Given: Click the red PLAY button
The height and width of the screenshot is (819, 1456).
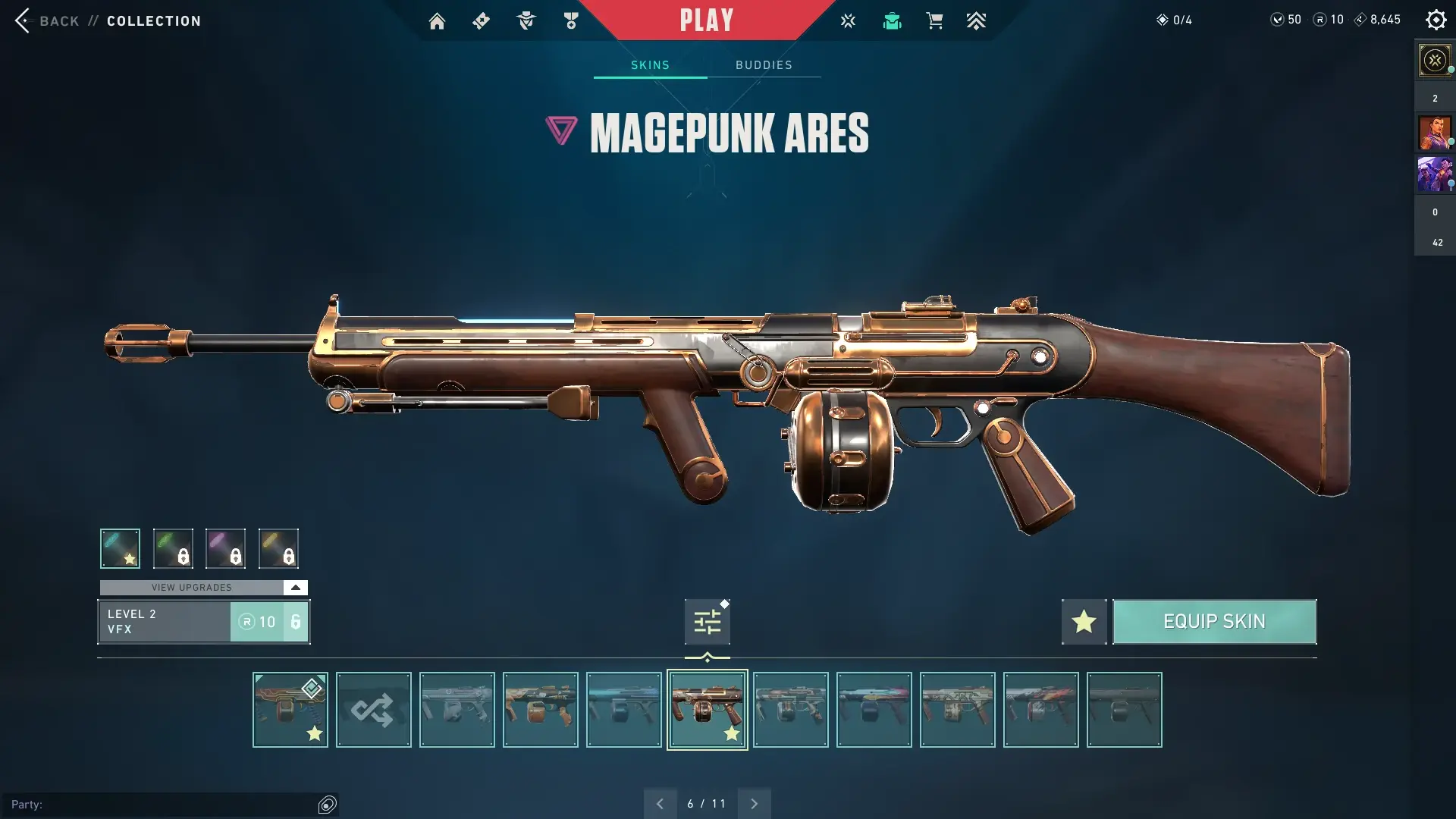Looking at the screenshot, I should (706, 20).
